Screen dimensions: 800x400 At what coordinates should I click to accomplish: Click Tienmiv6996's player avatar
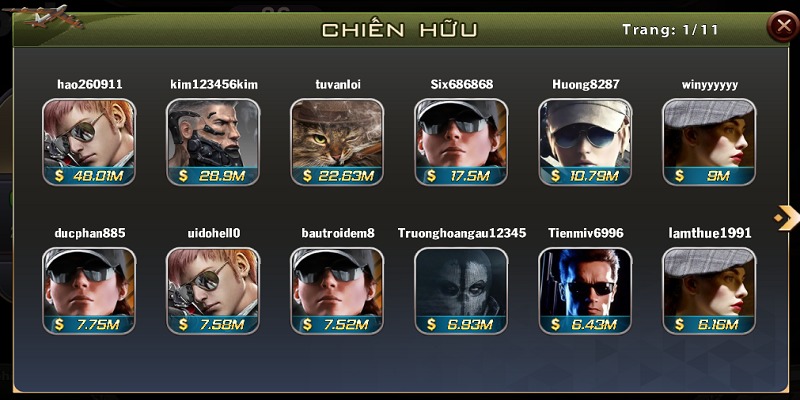pos(585,290)
